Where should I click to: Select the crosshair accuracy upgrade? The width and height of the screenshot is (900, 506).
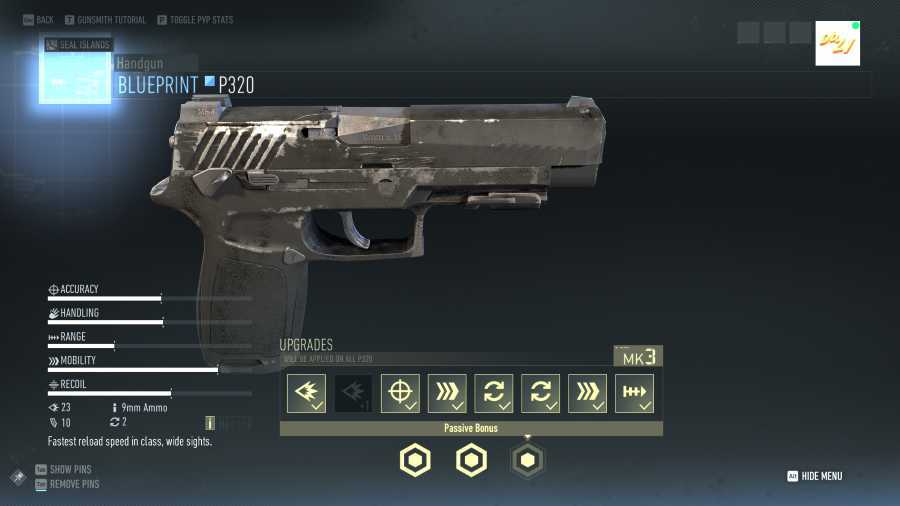tap(400, 393)
